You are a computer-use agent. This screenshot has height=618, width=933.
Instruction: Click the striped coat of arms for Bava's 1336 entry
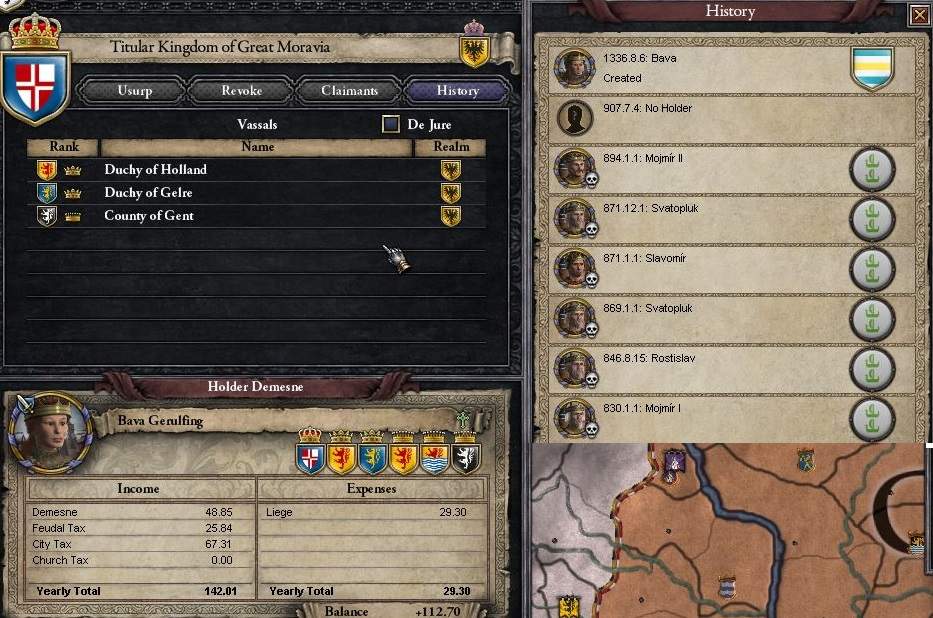(x=871, y=69)
